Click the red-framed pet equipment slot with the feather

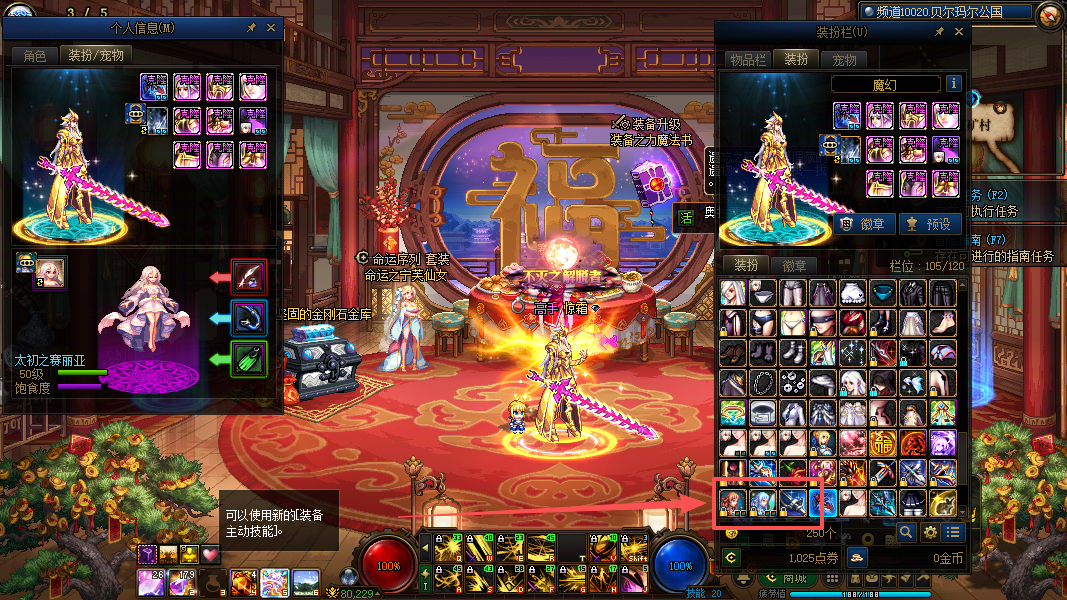[248, 275]
